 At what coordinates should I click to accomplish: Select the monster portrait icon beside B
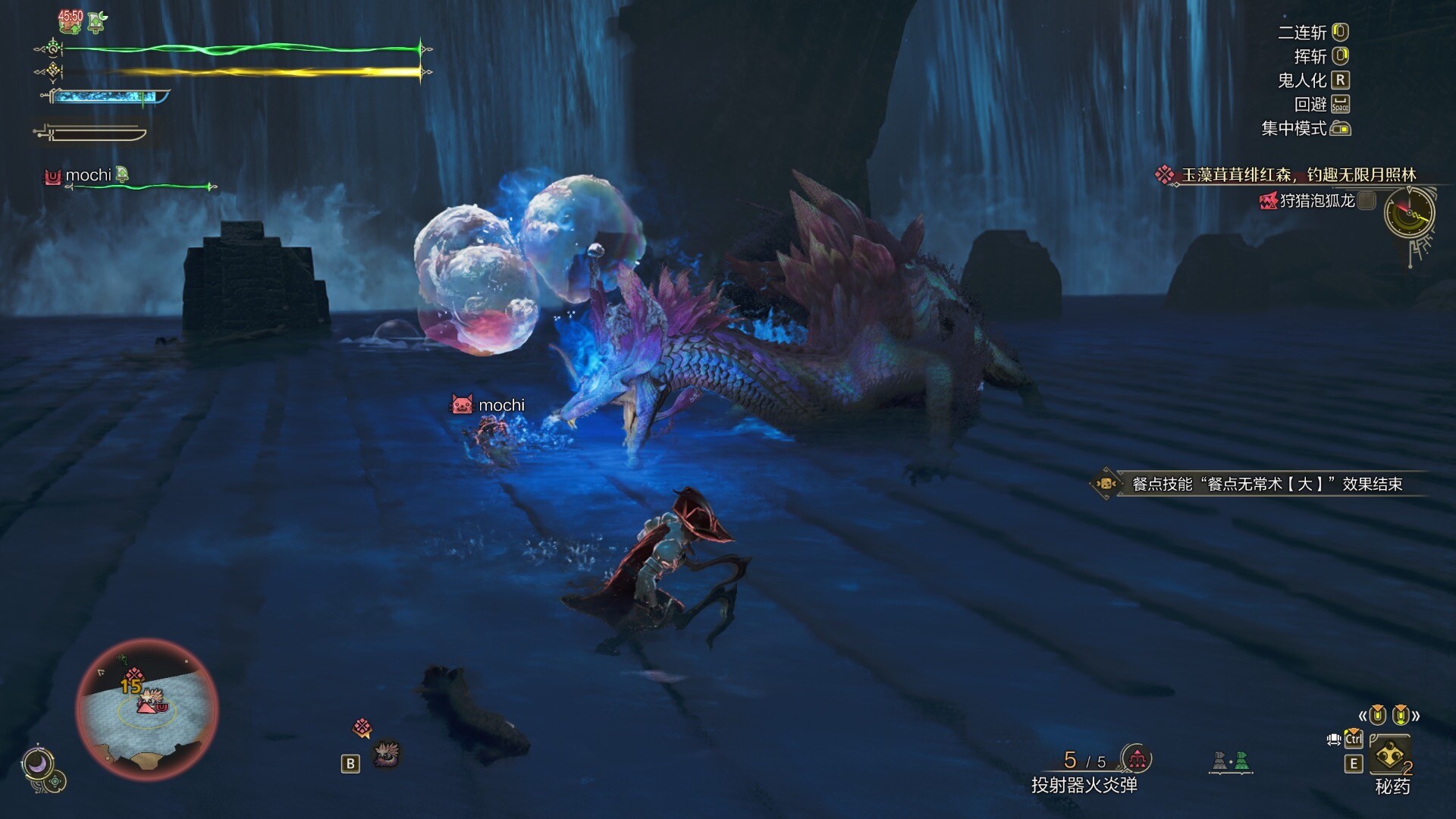click(388, 754)
